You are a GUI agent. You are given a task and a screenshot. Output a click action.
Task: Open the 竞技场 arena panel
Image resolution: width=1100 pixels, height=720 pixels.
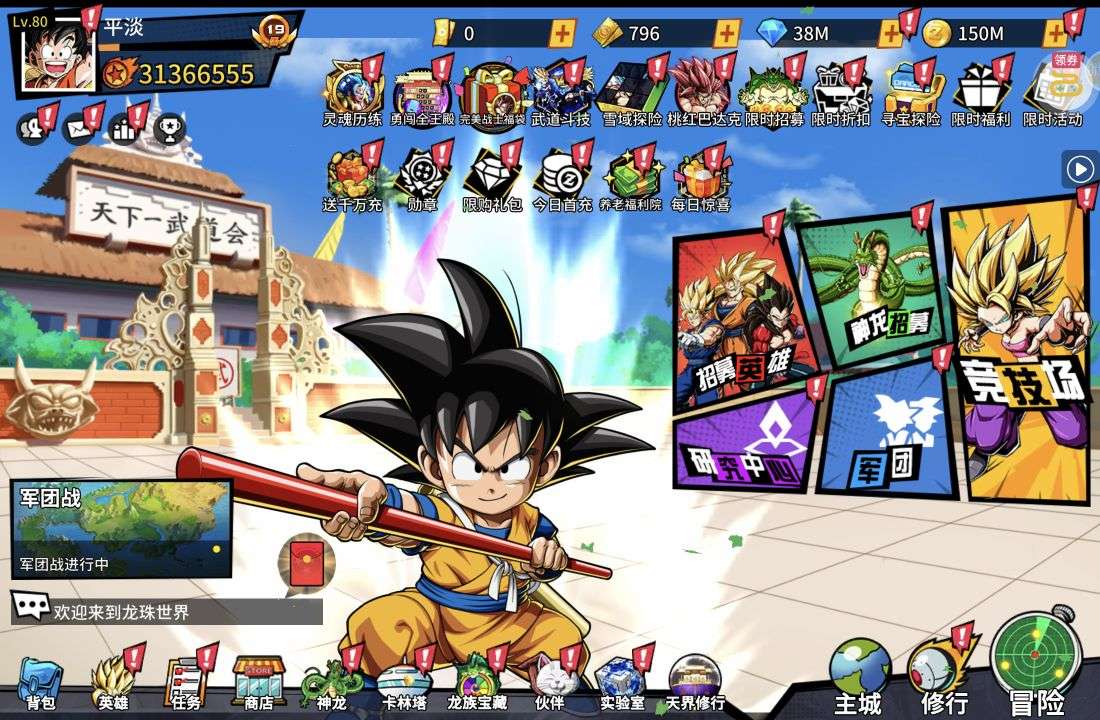[x=1020, y=350]
